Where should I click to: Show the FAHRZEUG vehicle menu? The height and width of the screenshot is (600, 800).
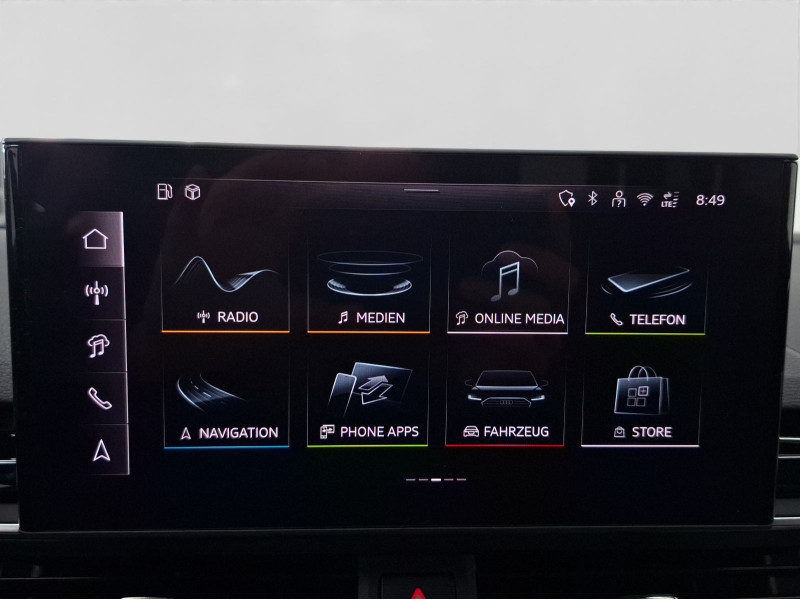(505, 400)
